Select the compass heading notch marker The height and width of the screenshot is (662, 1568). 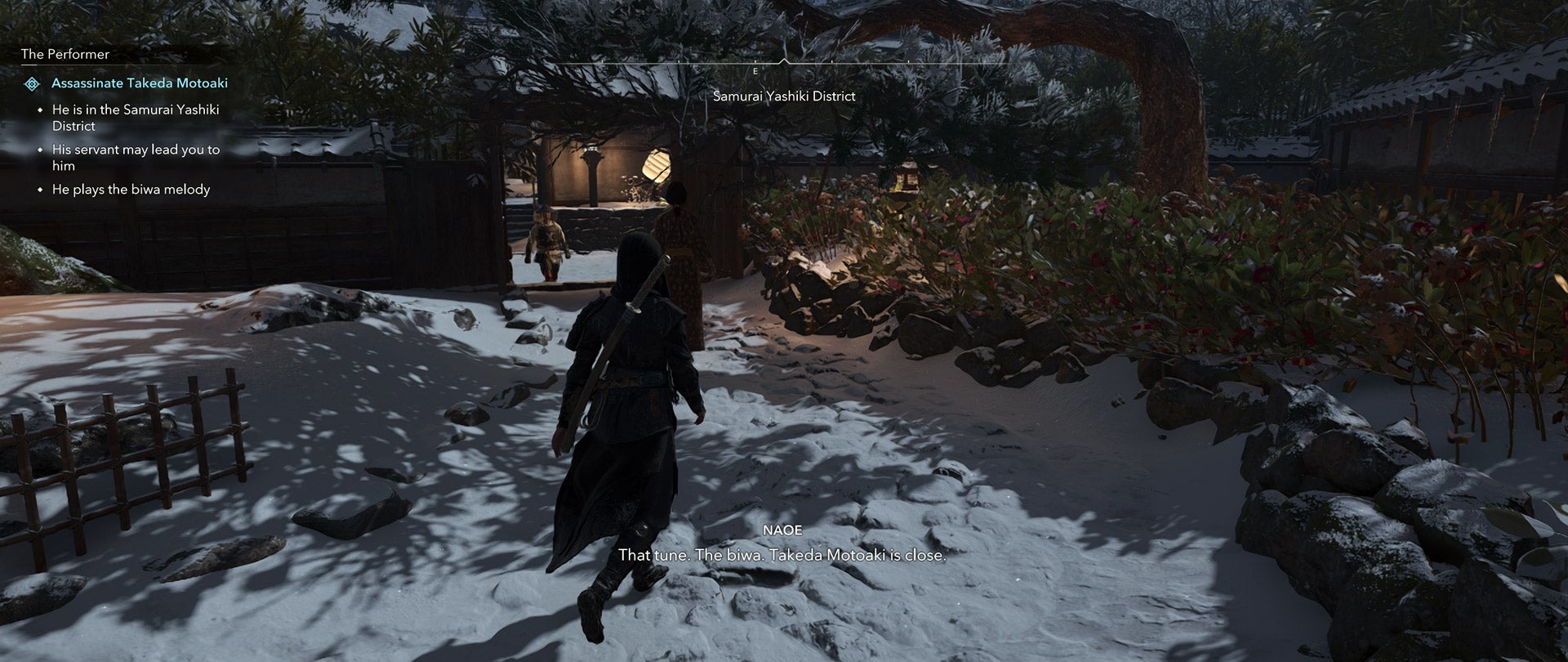786,59
